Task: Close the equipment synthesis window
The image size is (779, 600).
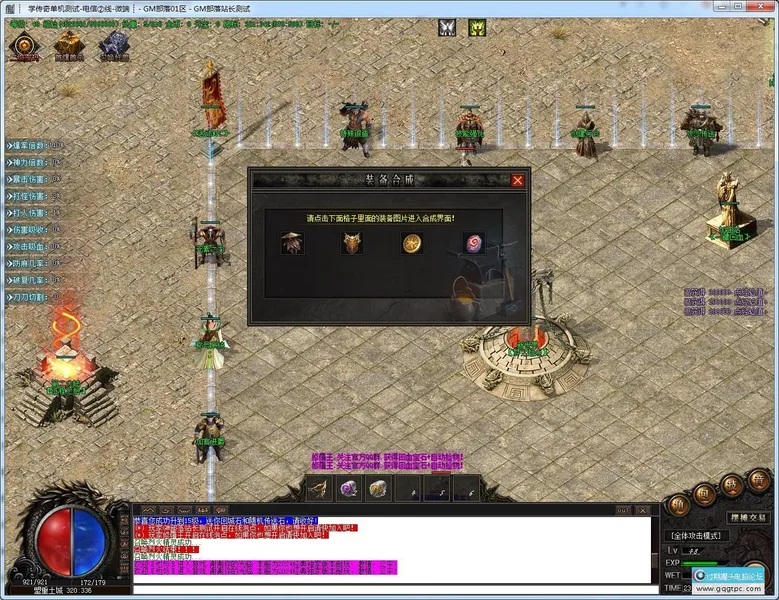Action: [x=517, y=181]
